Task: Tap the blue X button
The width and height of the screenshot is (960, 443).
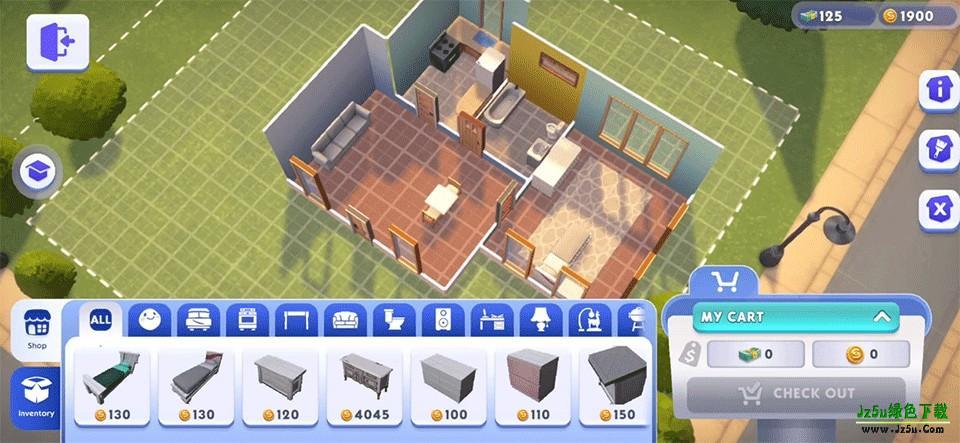Action: (938, 209)
